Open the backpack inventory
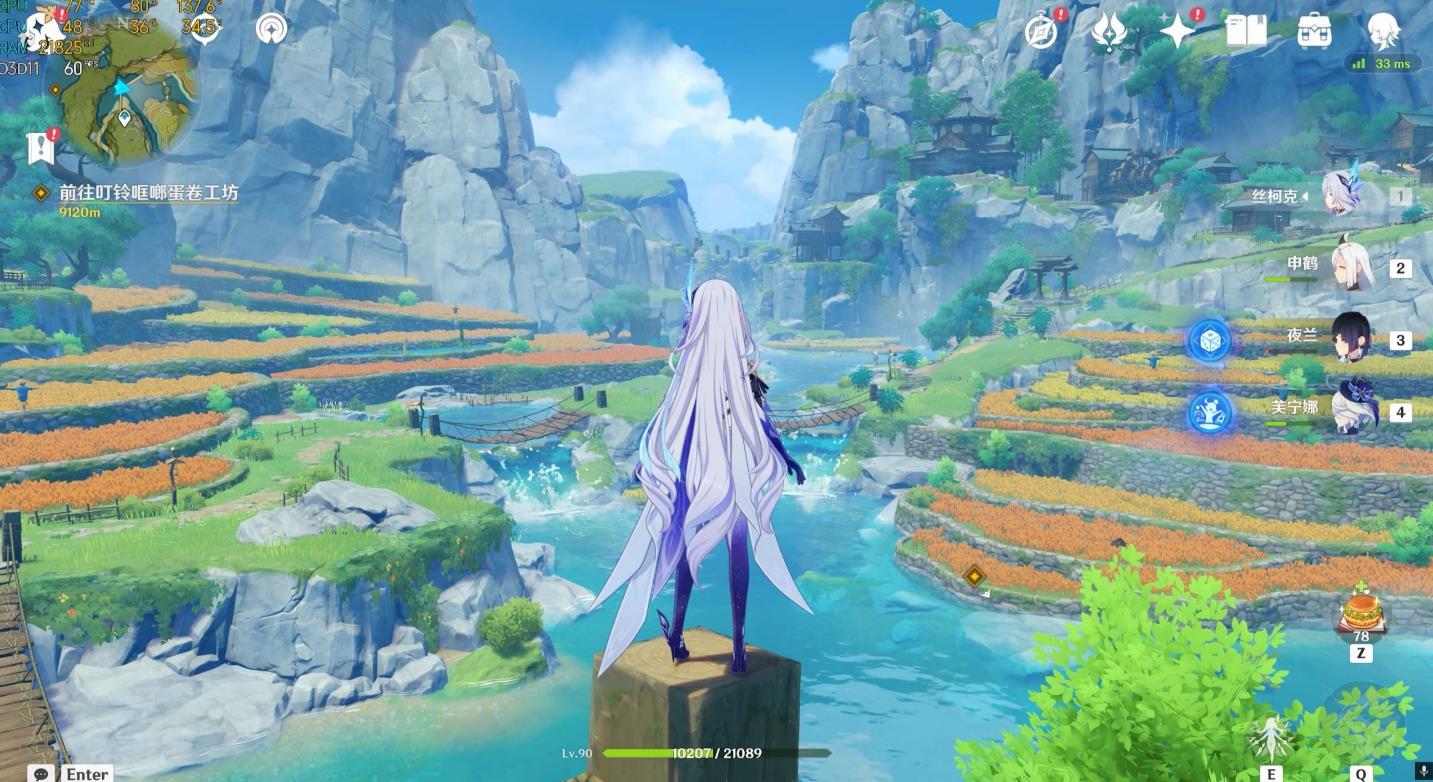 click(x=1314, y=31)
